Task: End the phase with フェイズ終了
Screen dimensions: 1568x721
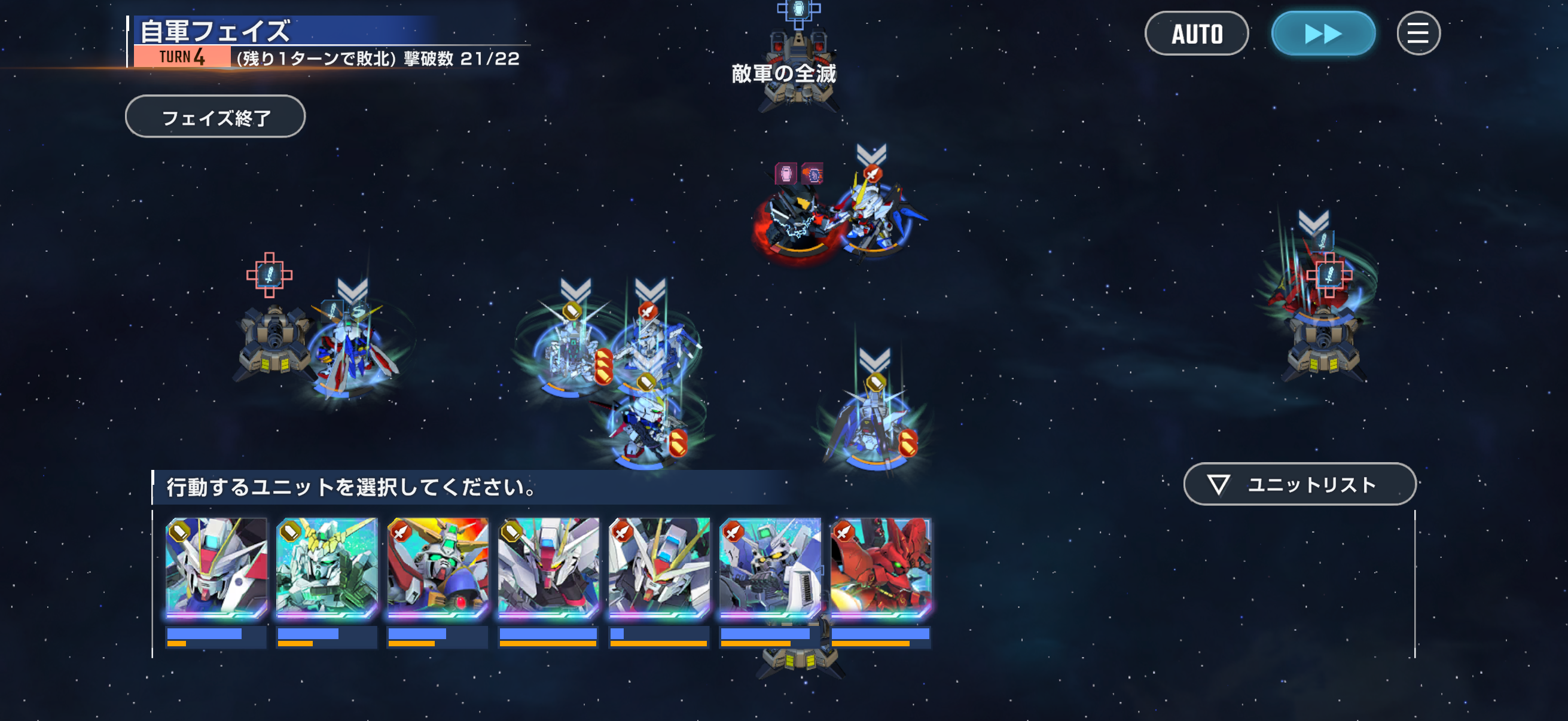Action: [215, 117]
